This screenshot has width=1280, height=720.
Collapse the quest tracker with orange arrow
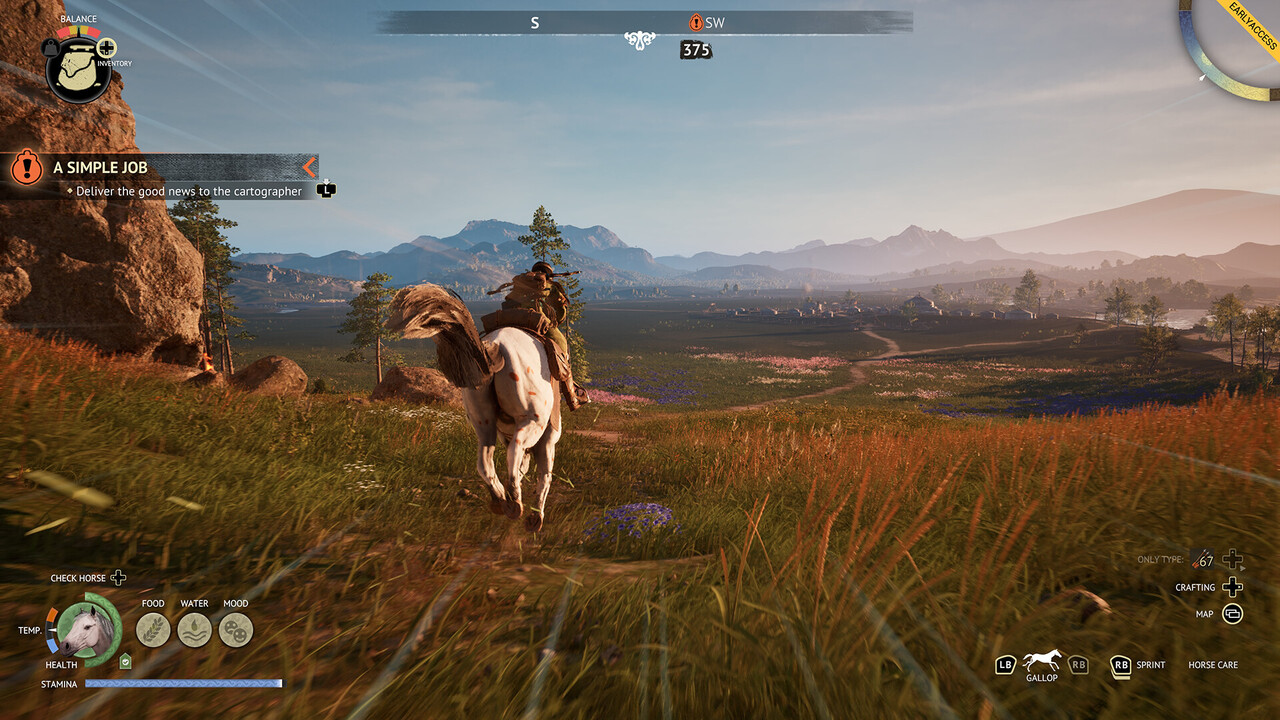(309, 167)
